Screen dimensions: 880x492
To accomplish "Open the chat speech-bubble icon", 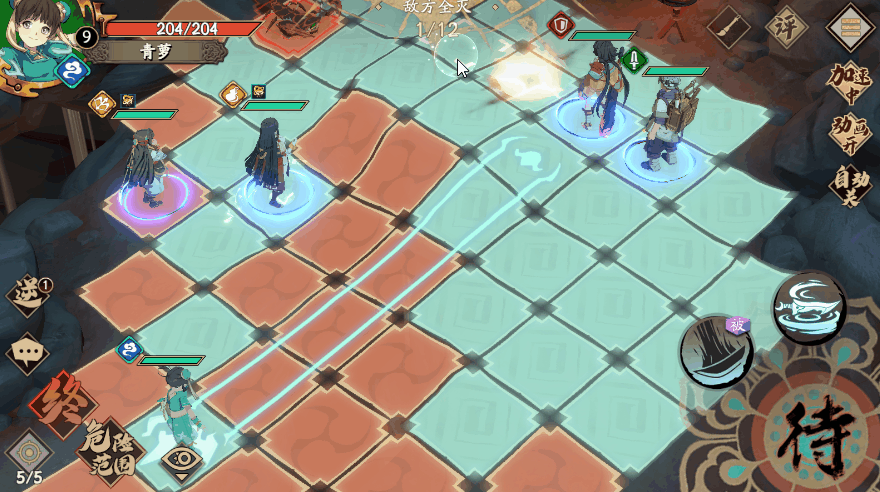I will 27,353.
